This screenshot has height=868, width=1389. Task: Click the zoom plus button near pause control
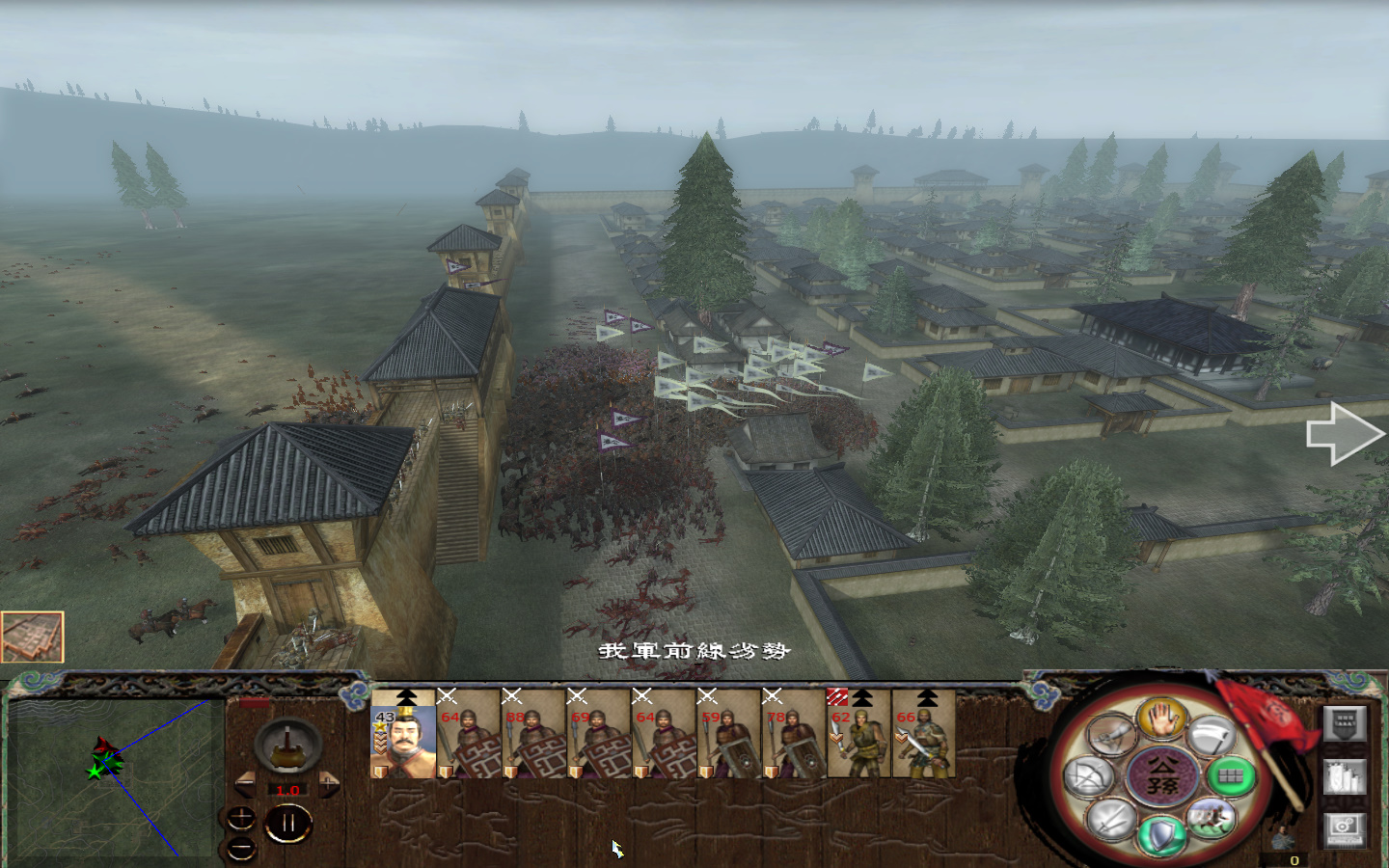click(241, 818)
